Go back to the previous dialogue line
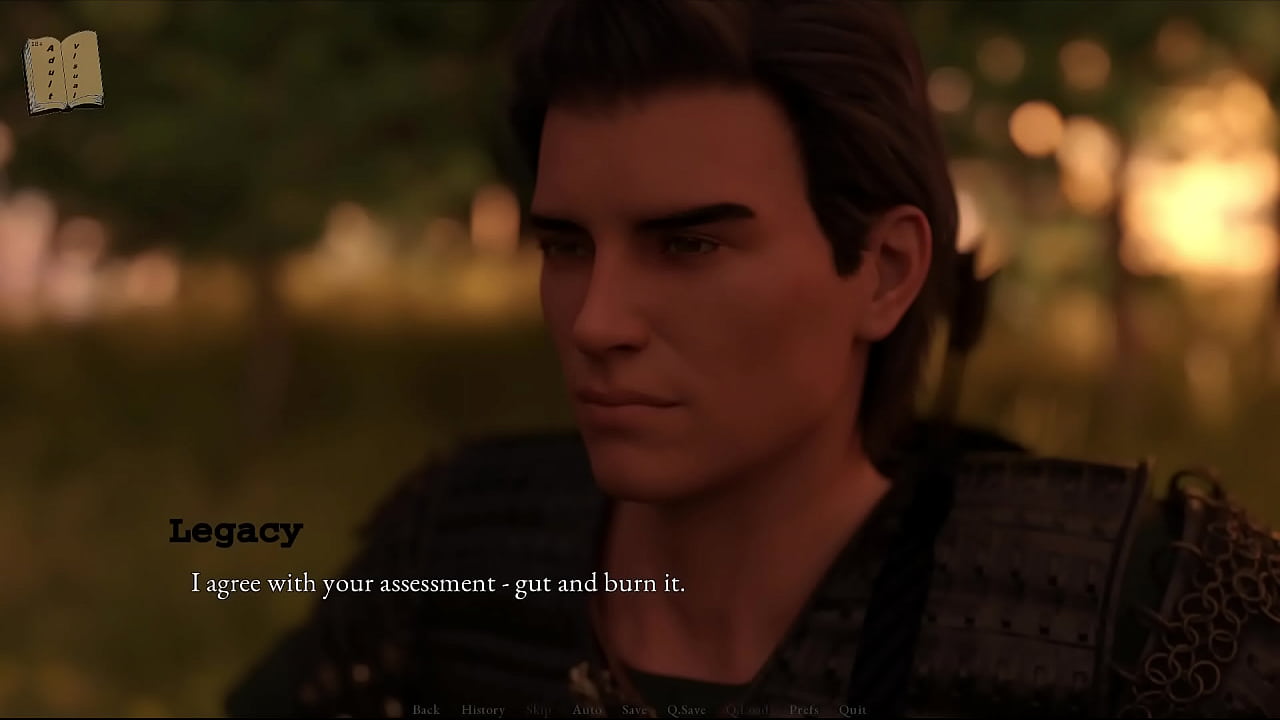 tap(426, 710)
